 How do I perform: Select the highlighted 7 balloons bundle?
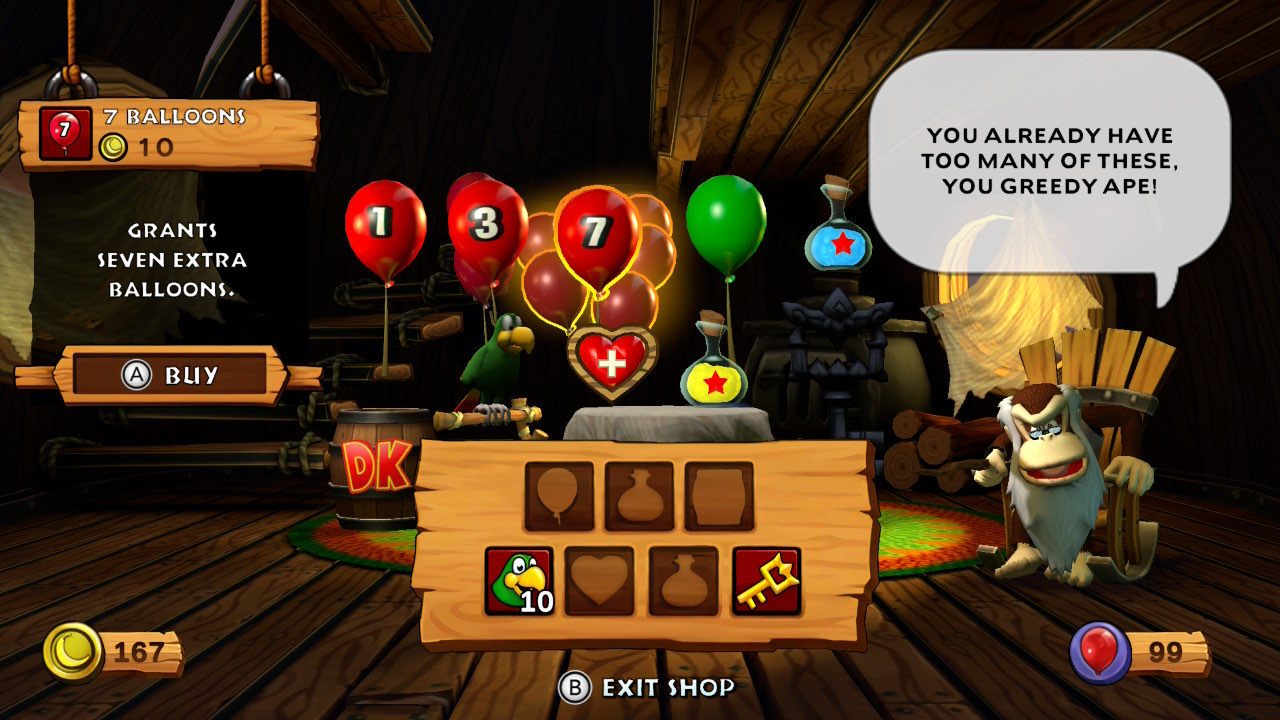tap(597, 235)
